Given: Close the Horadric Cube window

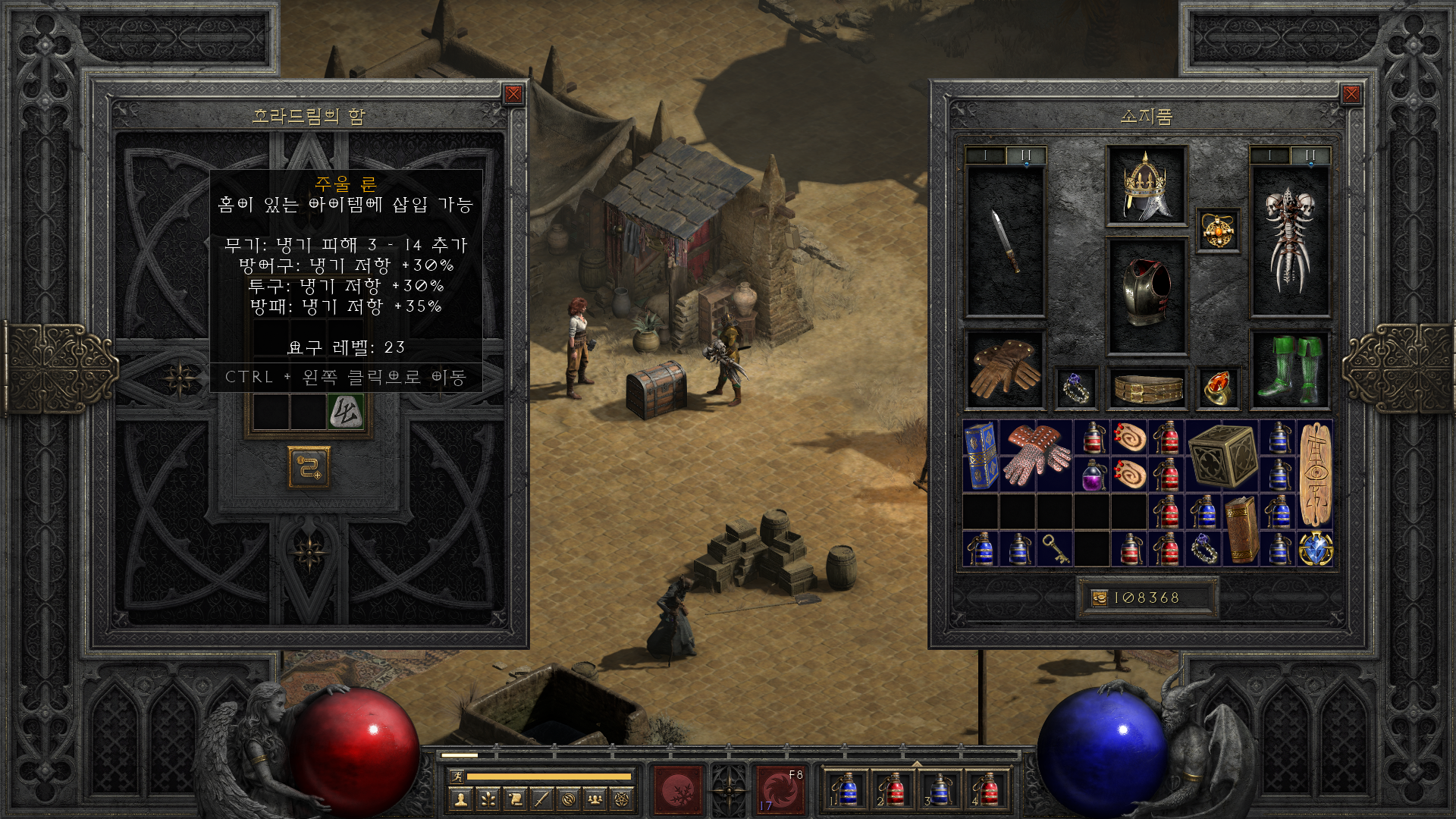Looking at the screenshot, I should [513, 94].
